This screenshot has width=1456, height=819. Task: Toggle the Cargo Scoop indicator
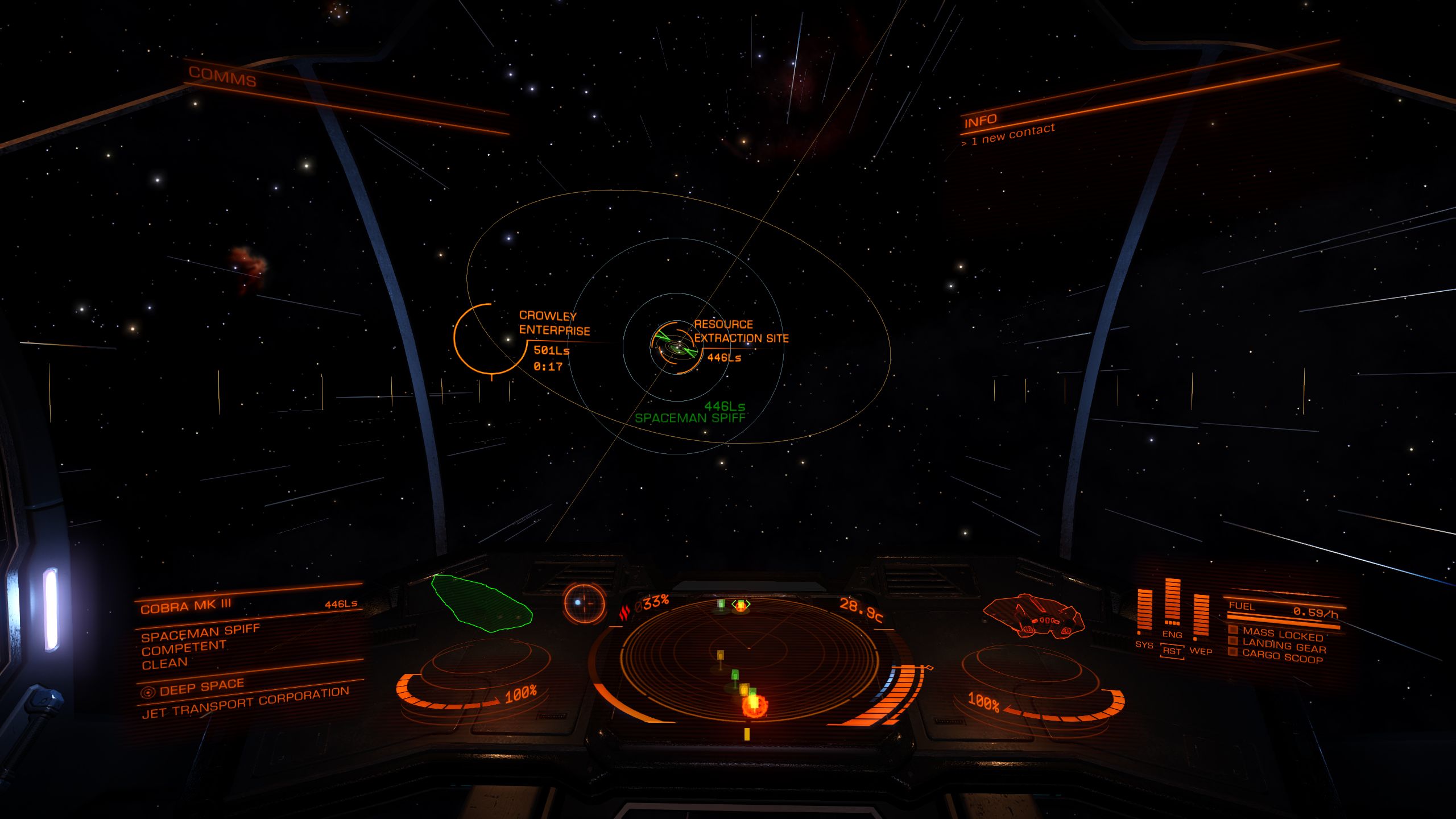[1282, 657]
